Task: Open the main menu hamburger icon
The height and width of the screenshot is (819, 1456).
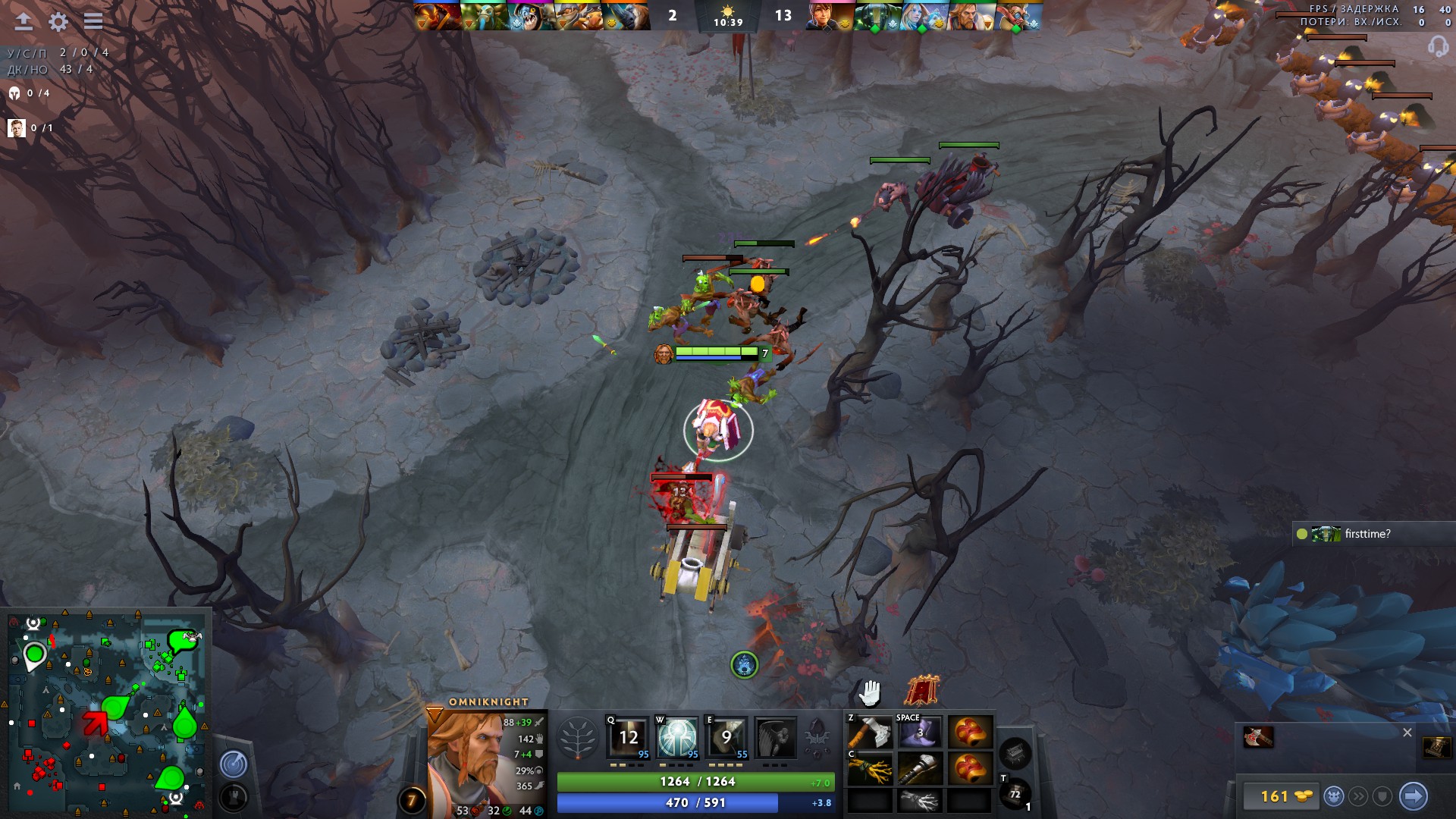Action: coord(93,22)
